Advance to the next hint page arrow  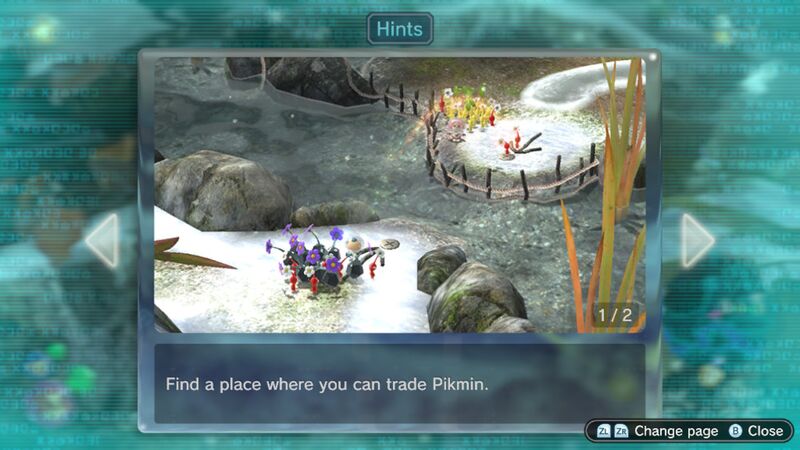click(697, 240)
